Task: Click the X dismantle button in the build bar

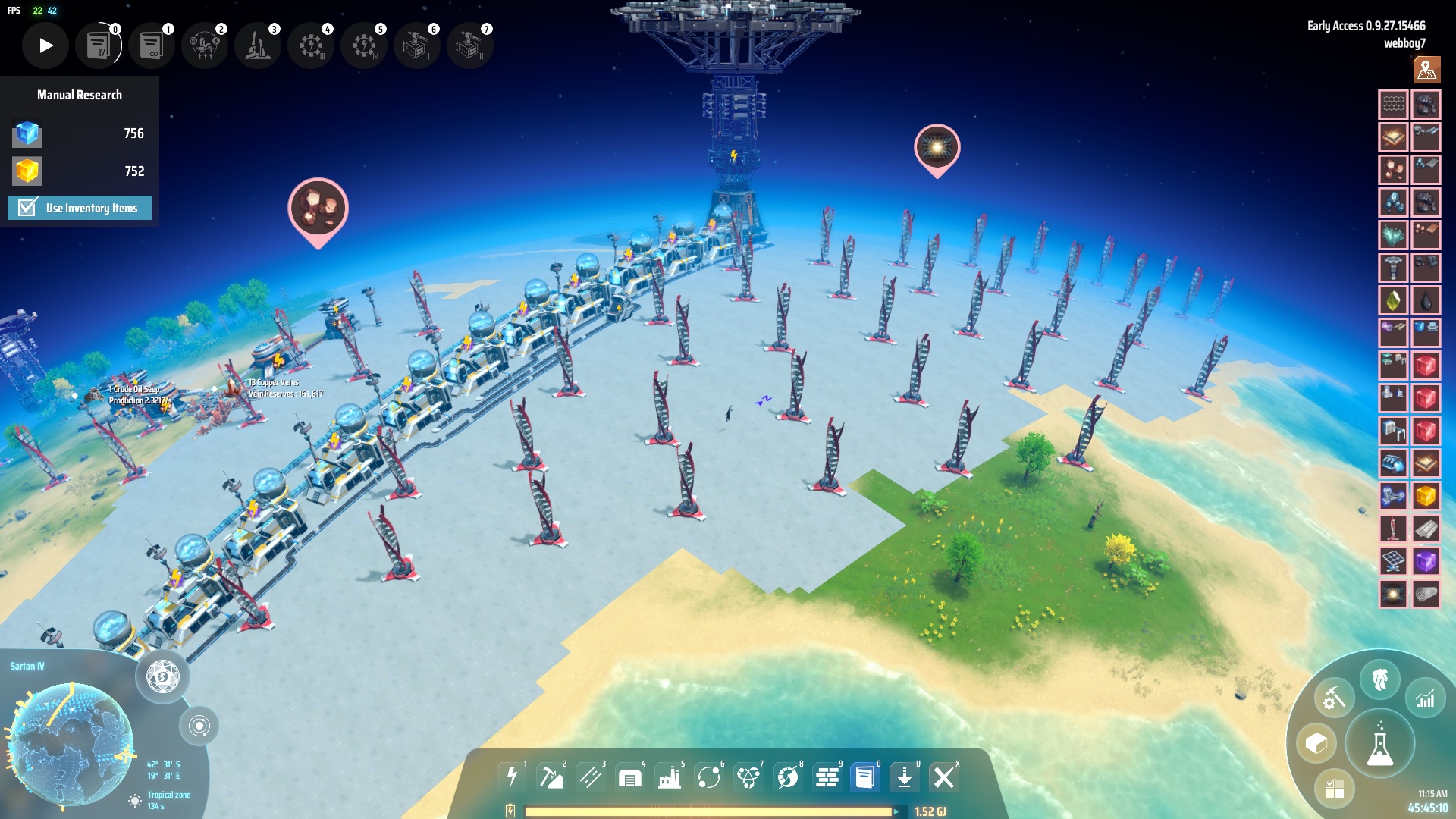Action: tap(943, 777)
